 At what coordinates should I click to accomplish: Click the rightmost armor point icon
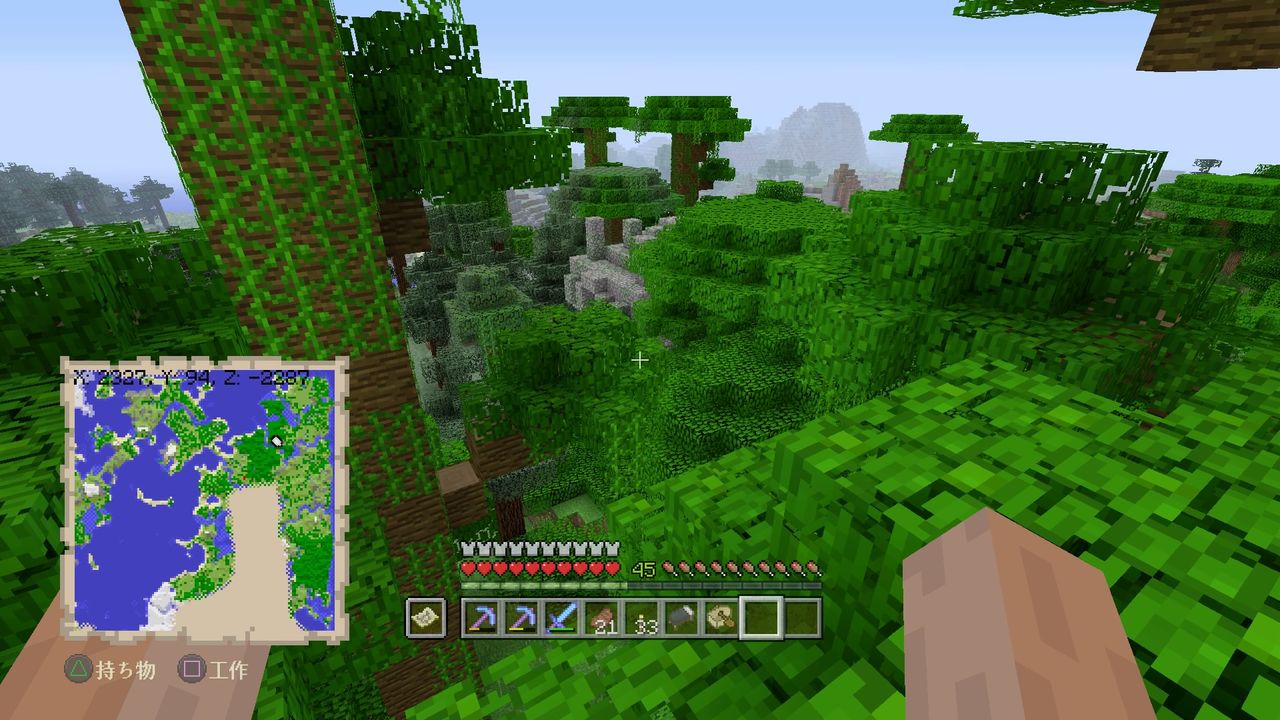point(612,548)
